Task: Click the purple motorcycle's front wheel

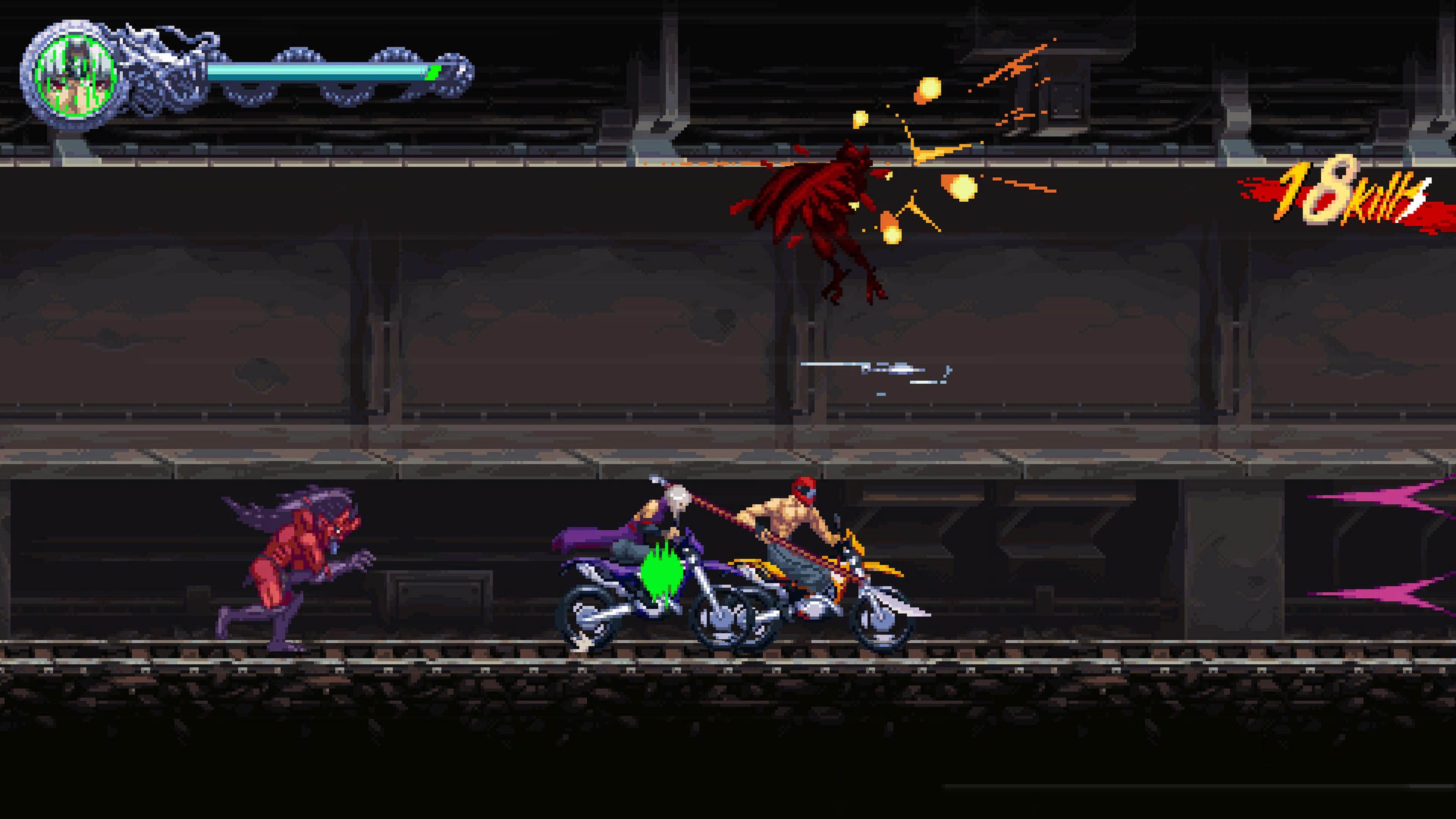Action: tap(729, 619)
